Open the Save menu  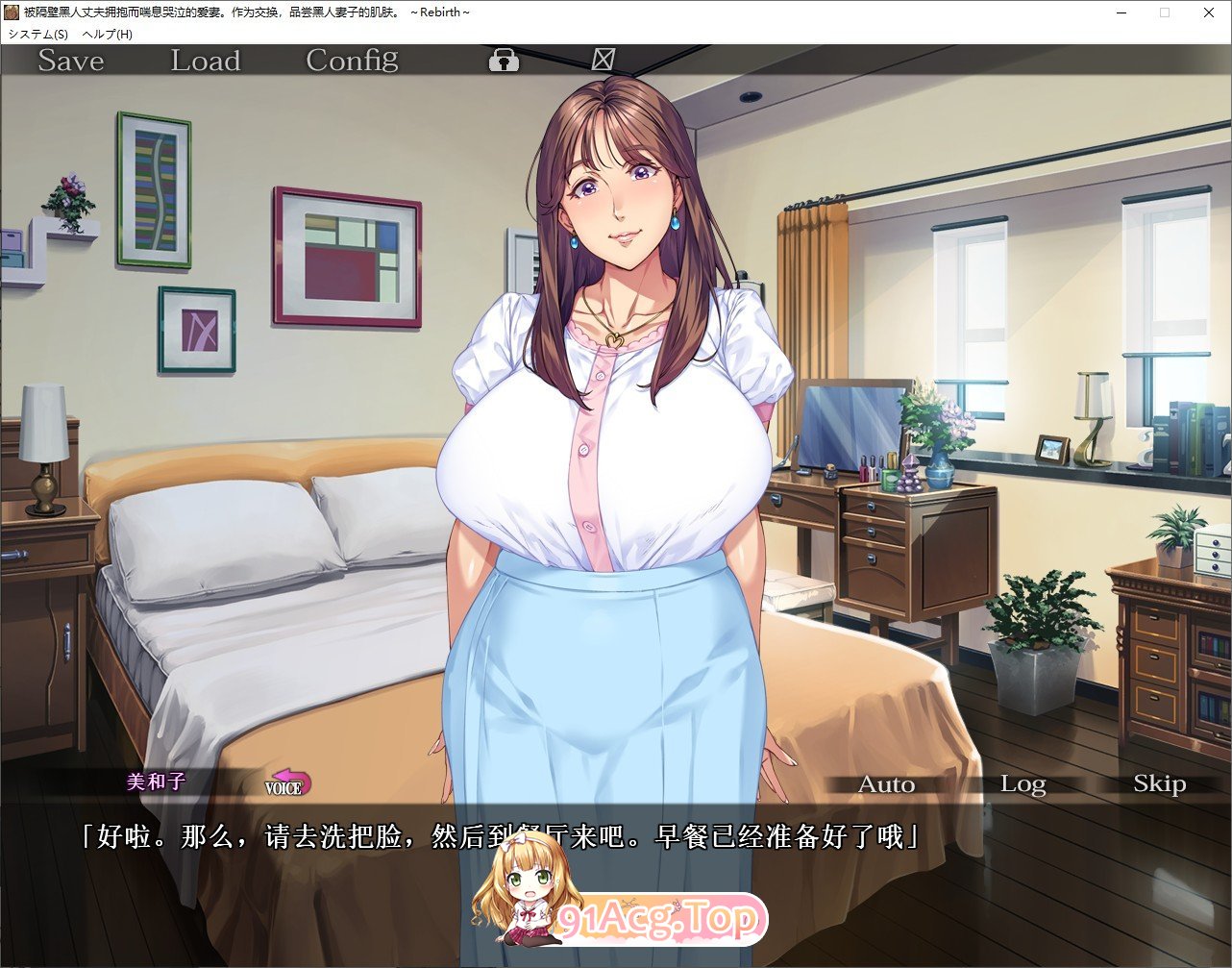point(70,61)
